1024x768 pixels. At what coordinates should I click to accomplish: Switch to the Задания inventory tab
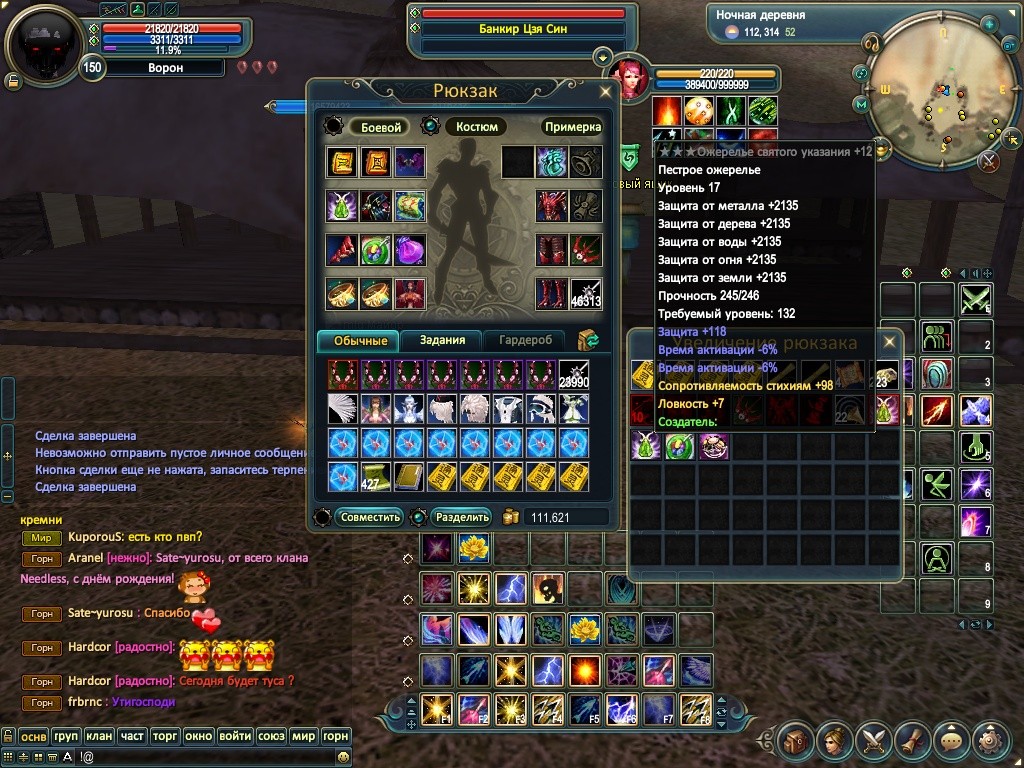click(x=442, y=340)
